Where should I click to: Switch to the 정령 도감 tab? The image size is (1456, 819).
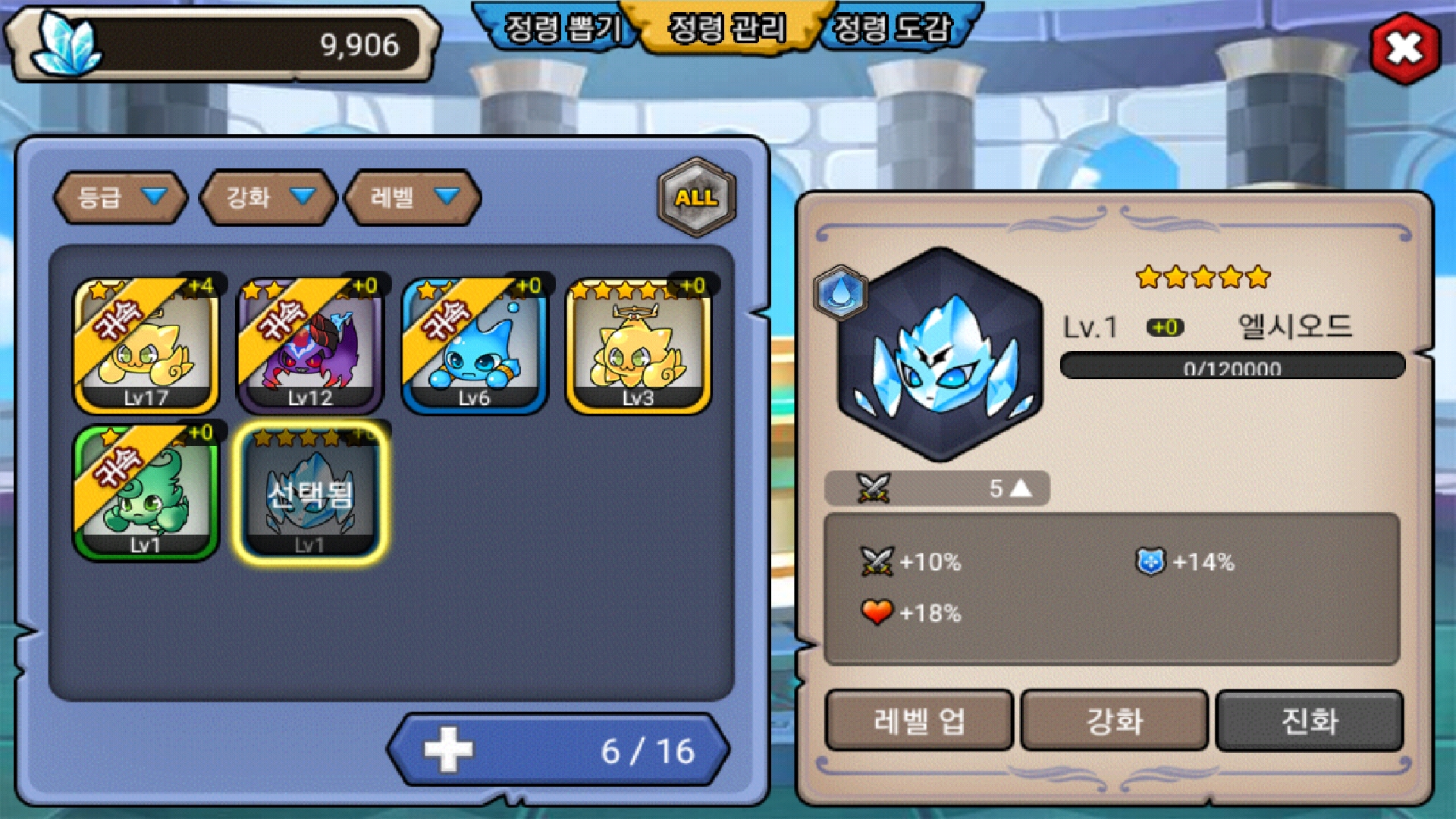(x=892, y=29)
